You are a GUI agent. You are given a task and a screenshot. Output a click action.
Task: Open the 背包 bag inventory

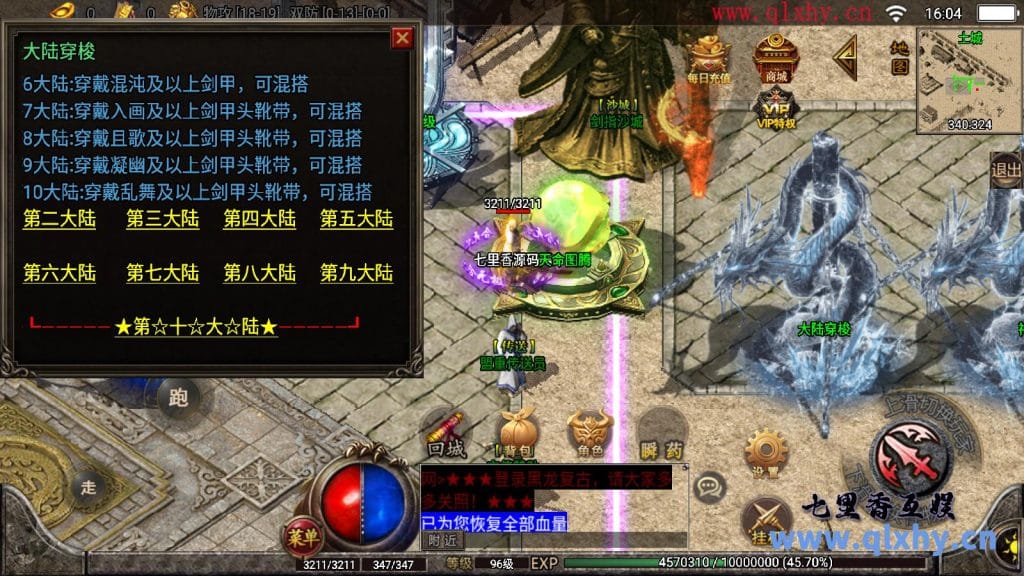coord(517,434)
